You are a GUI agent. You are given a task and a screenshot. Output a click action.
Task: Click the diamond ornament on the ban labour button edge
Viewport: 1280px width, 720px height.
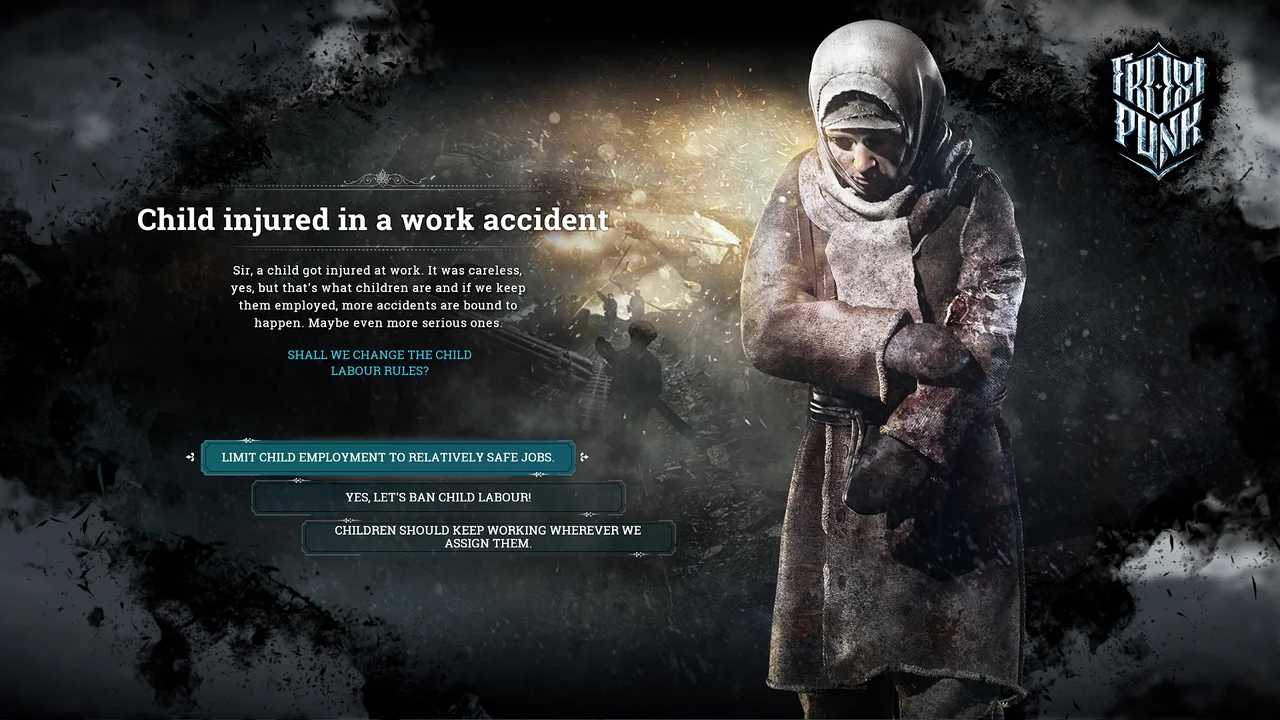300,481
